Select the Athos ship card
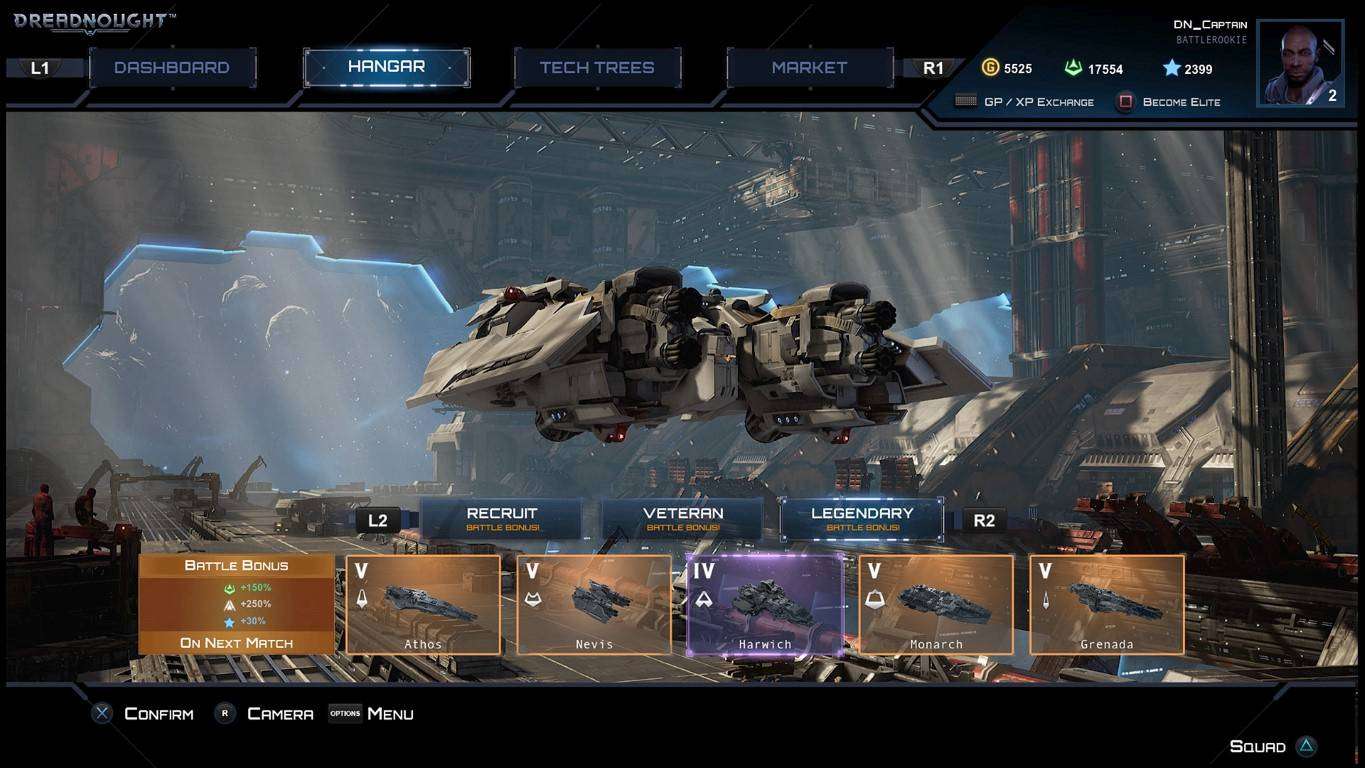The width and height of the screenshot is (1365, 768). tap(423, 604)
